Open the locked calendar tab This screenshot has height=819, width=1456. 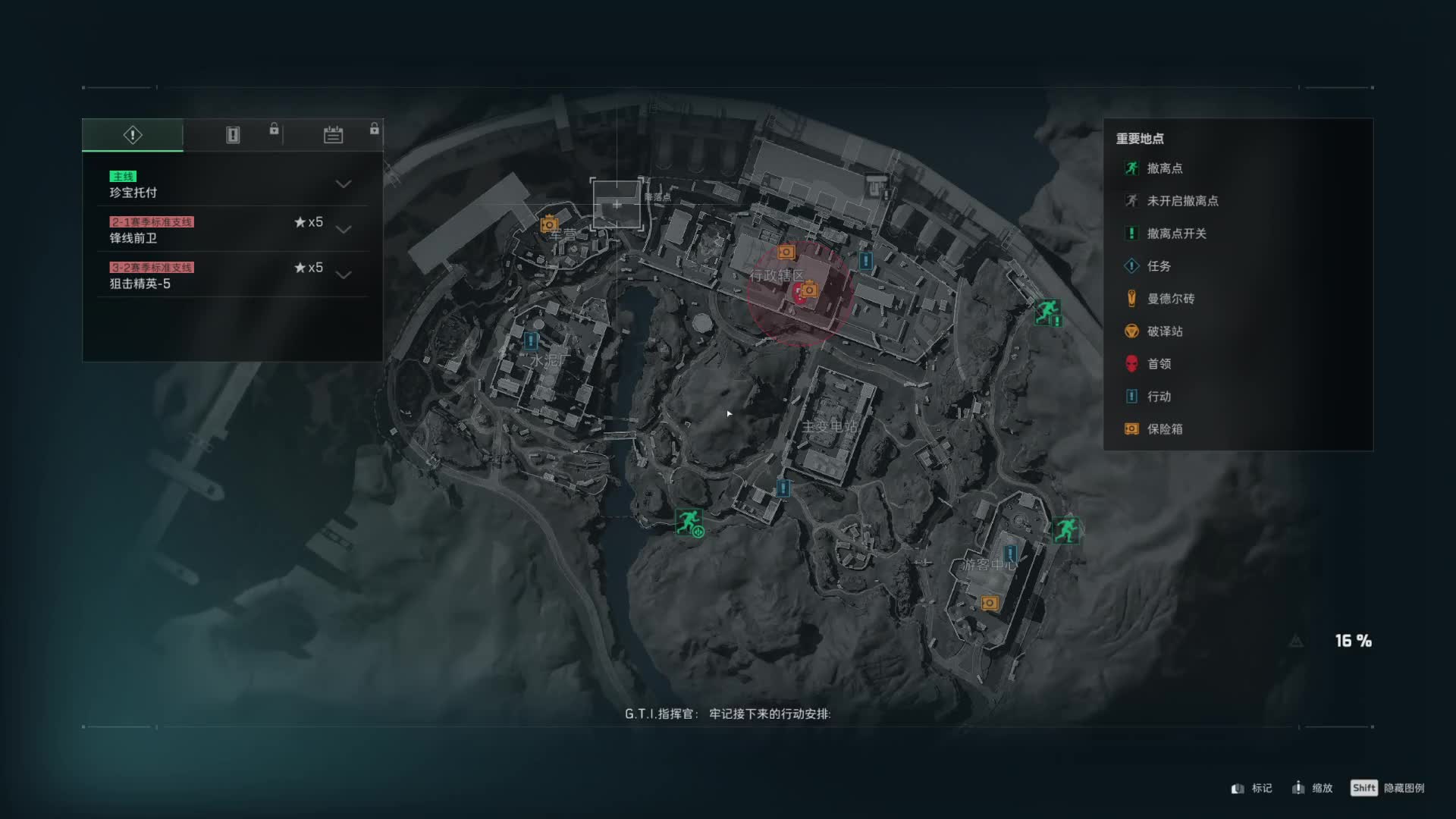[x=334, y=135]
